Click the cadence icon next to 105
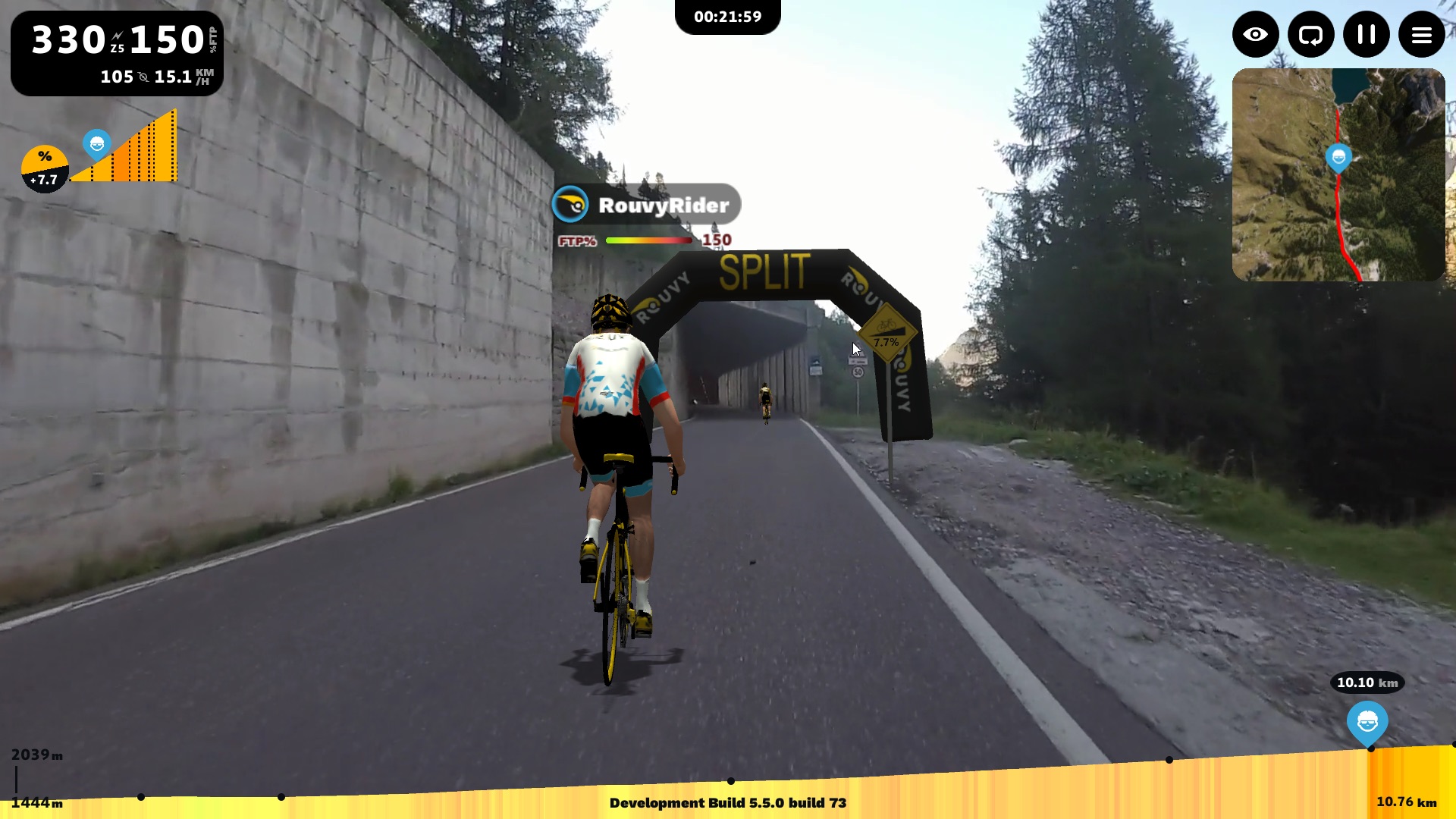The width and height of the screenshot is (1456, 819). pos(143,77)
